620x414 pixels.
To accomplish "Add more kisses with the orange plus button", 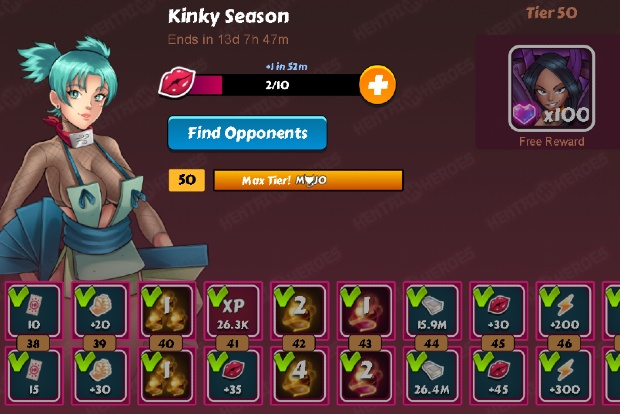I will click(377, 86).
